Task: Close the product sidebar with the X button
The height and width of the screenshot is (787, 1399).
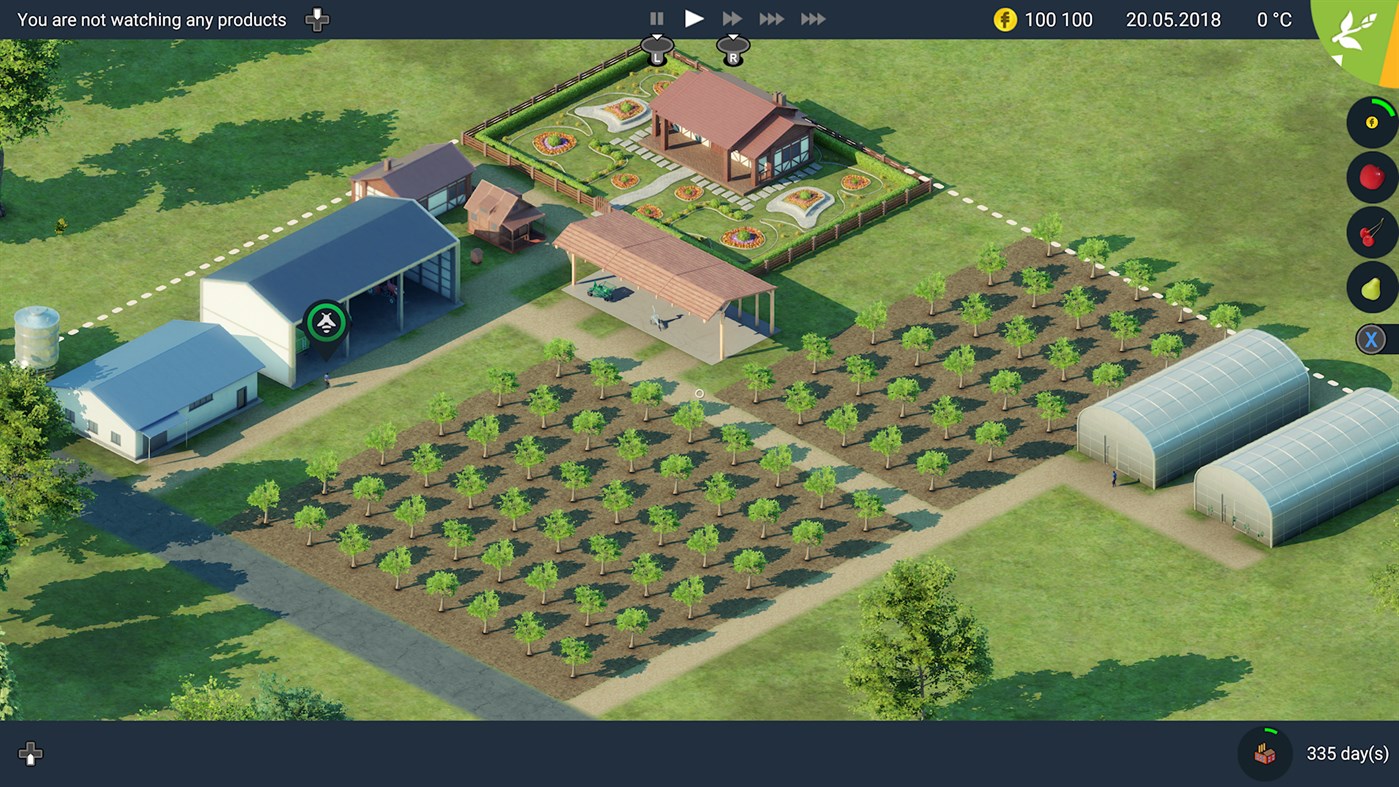Action: click(1371, 338)
